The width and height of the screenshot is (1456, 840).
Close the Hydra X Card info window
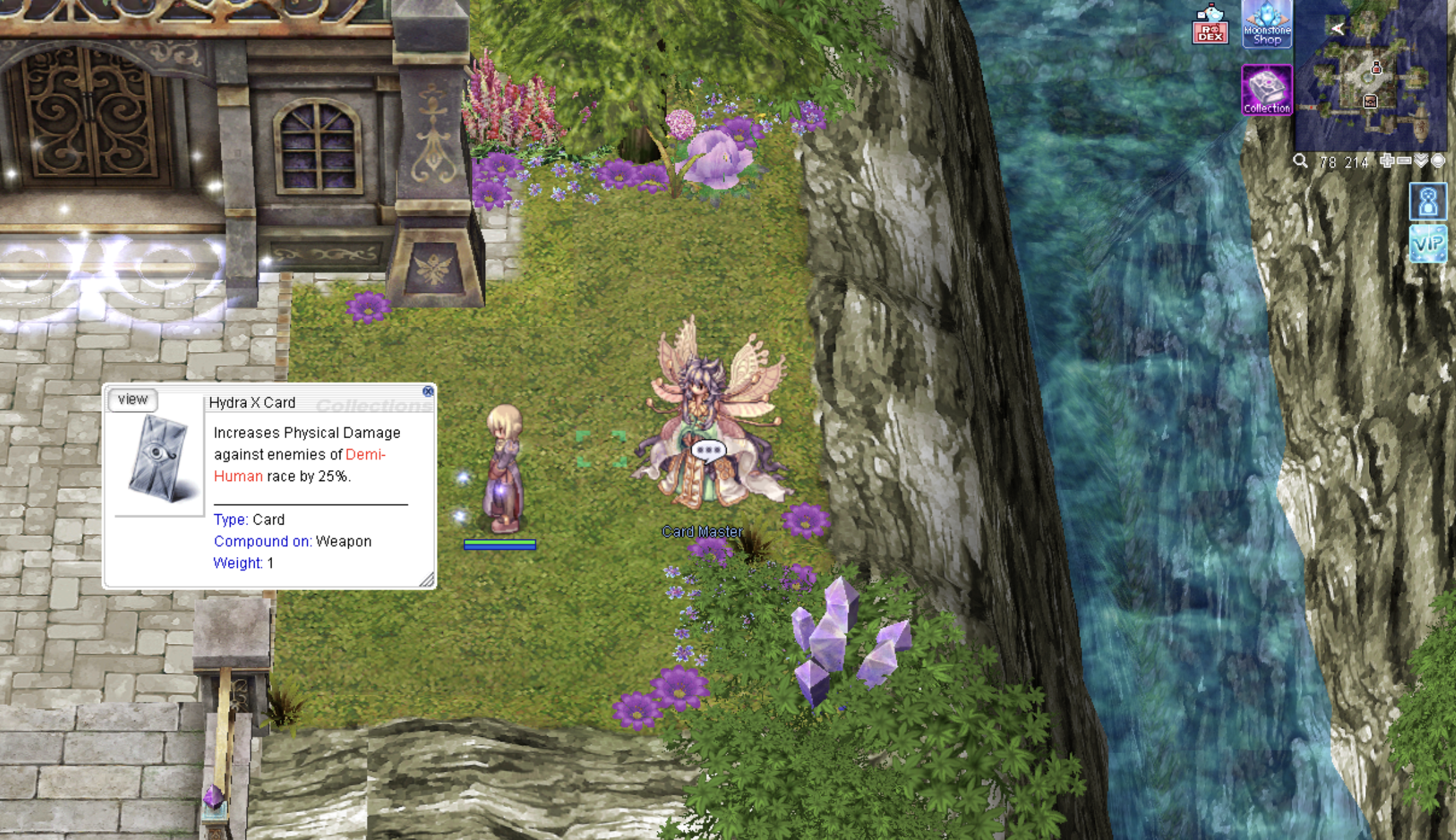coord(427,391)
